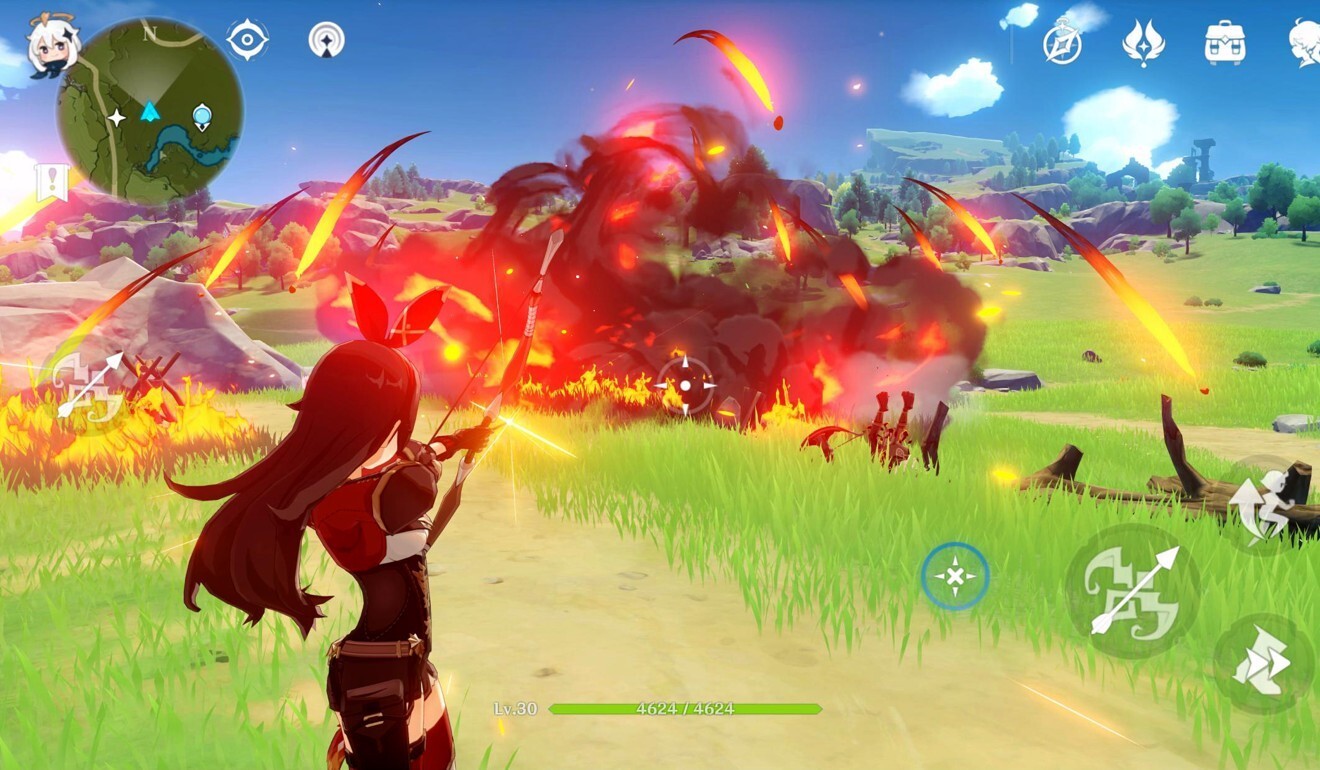Click the round signal icon beside the minimap

click(326, 40)
